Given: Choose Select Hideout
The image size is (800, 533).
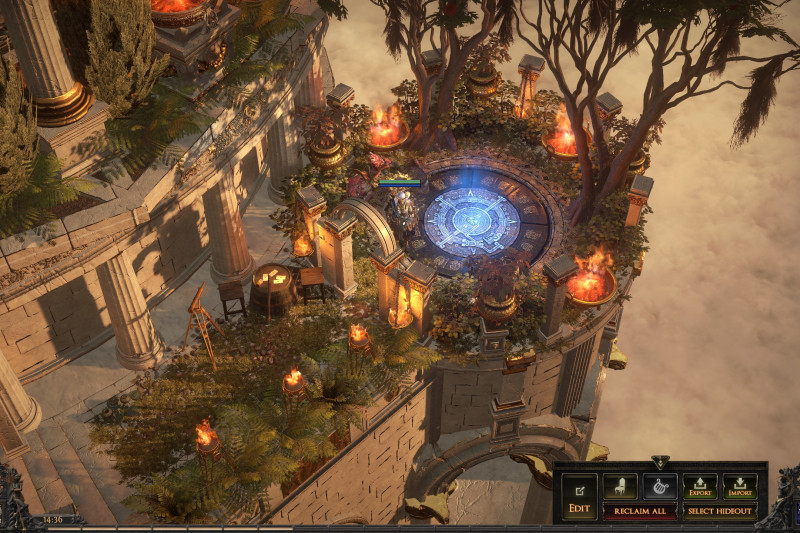Looking at the screenshot, I should [720, 511].
